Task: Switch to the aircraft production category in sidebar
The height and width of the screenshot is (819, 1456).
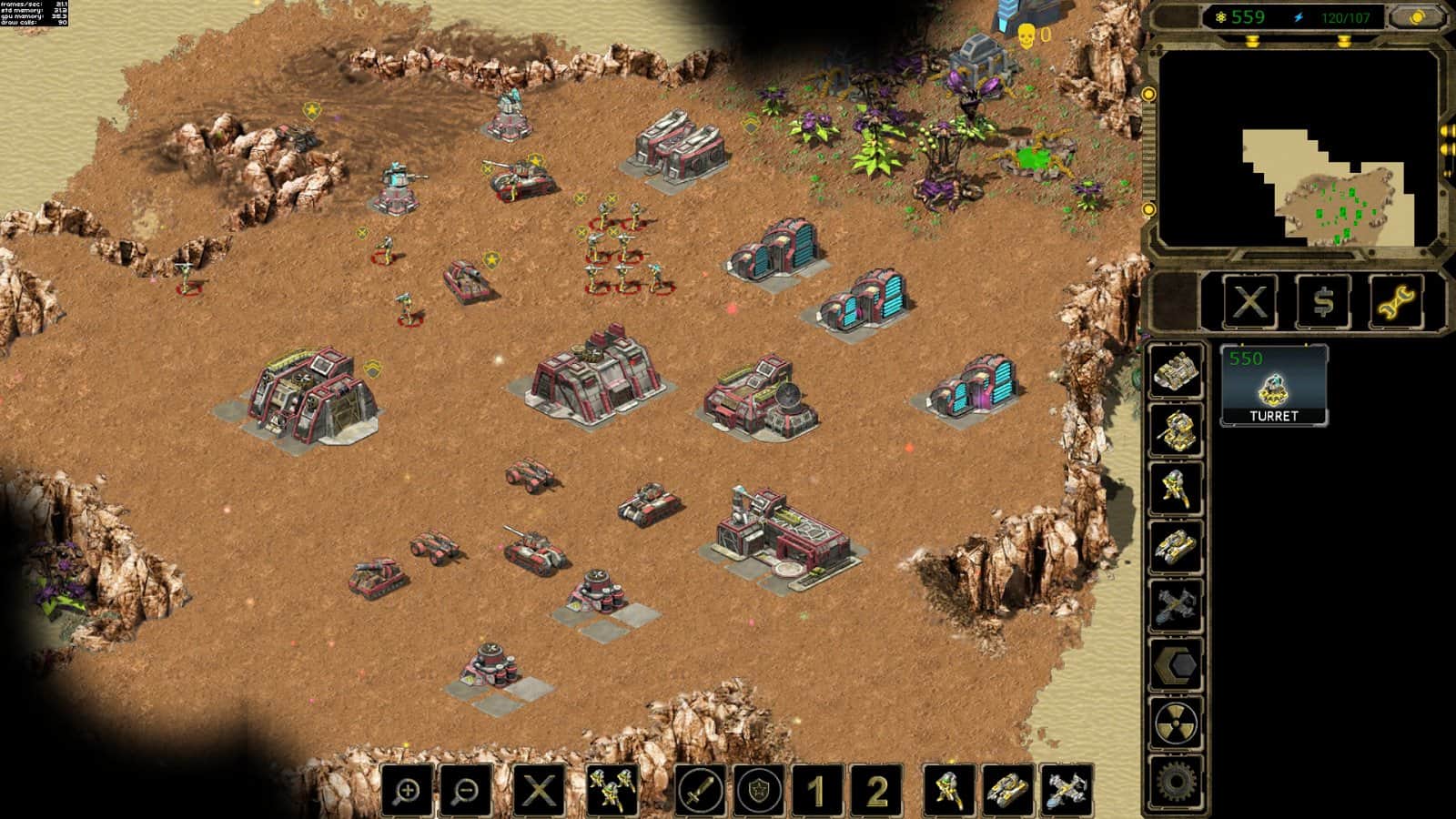Action: click(x=1175, y=606)
